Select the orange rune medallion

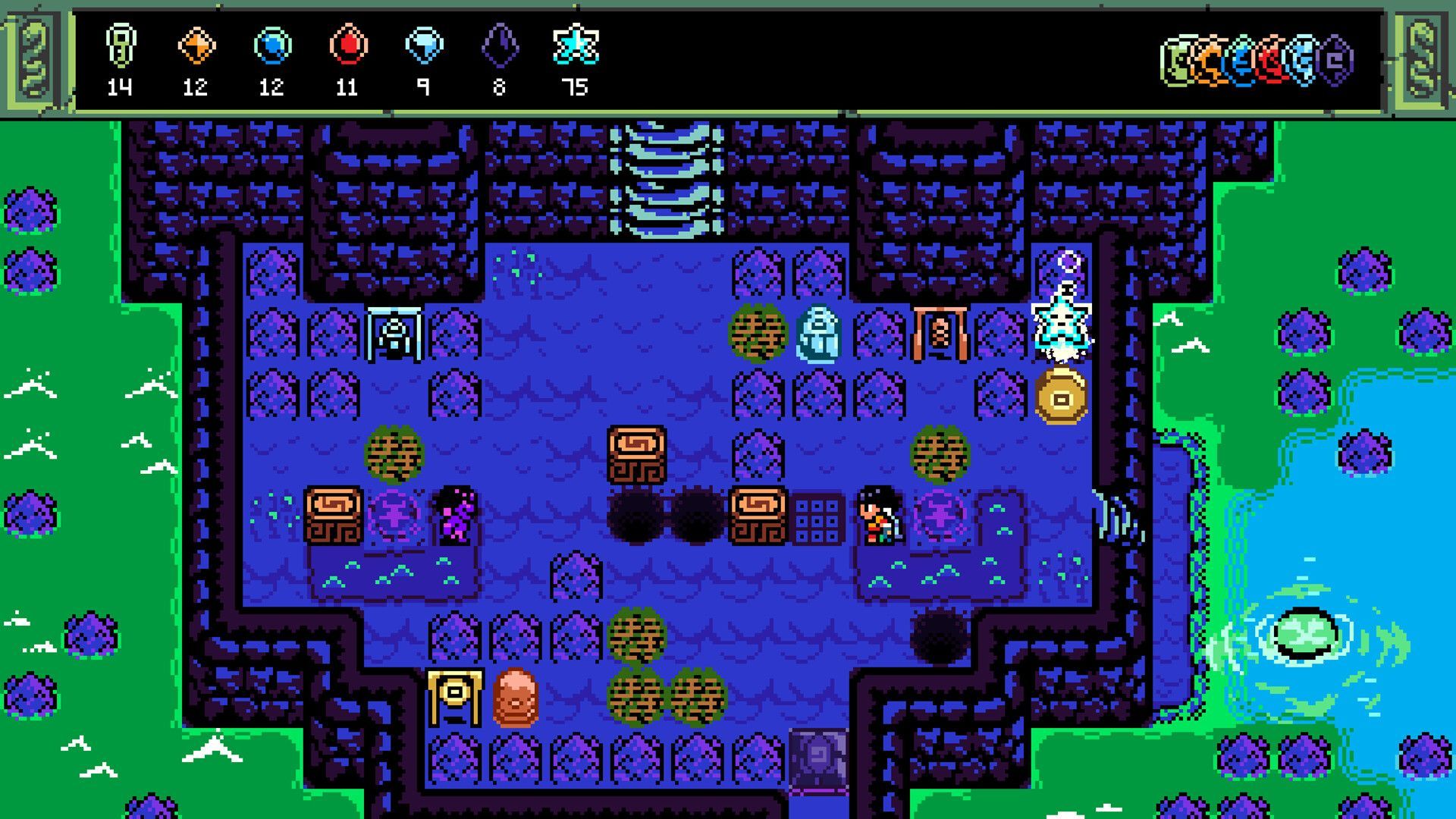click(1210, 61)
